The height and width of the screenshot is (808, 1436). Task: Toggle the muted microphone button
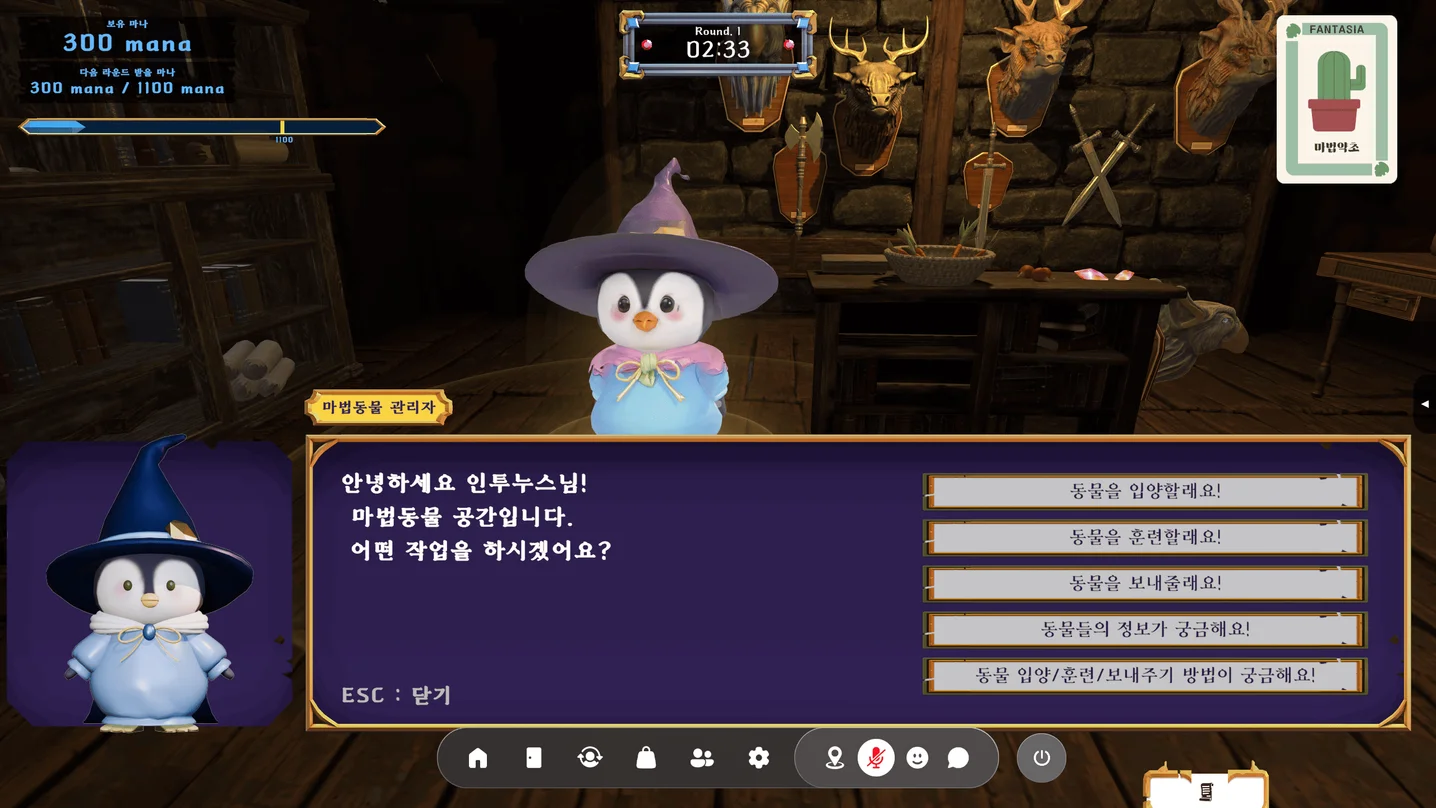click(876, 758)
